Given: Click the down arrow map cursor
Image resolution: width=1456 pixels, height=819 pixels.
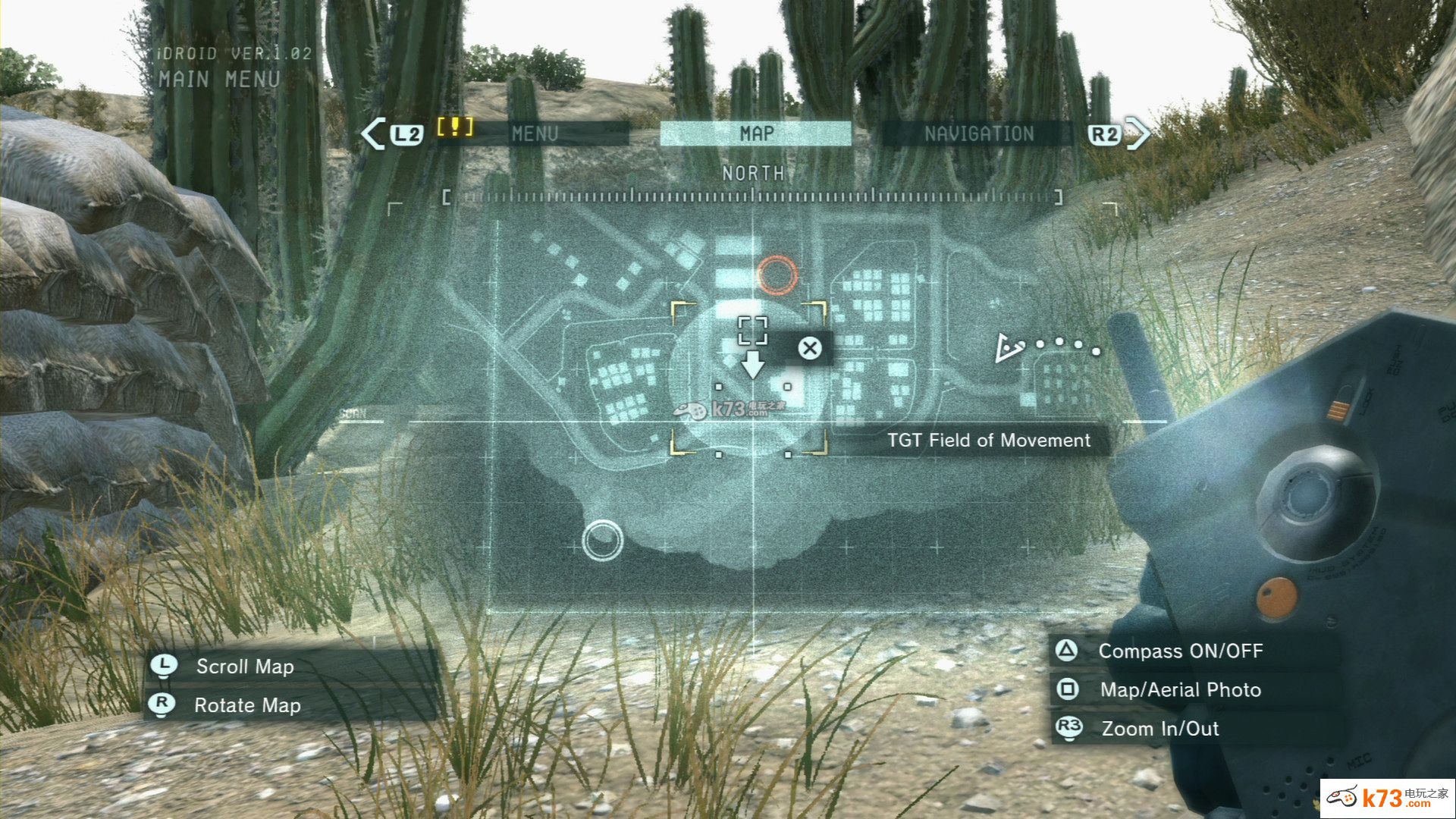Looking at the screenshot, I should [752, 364].
